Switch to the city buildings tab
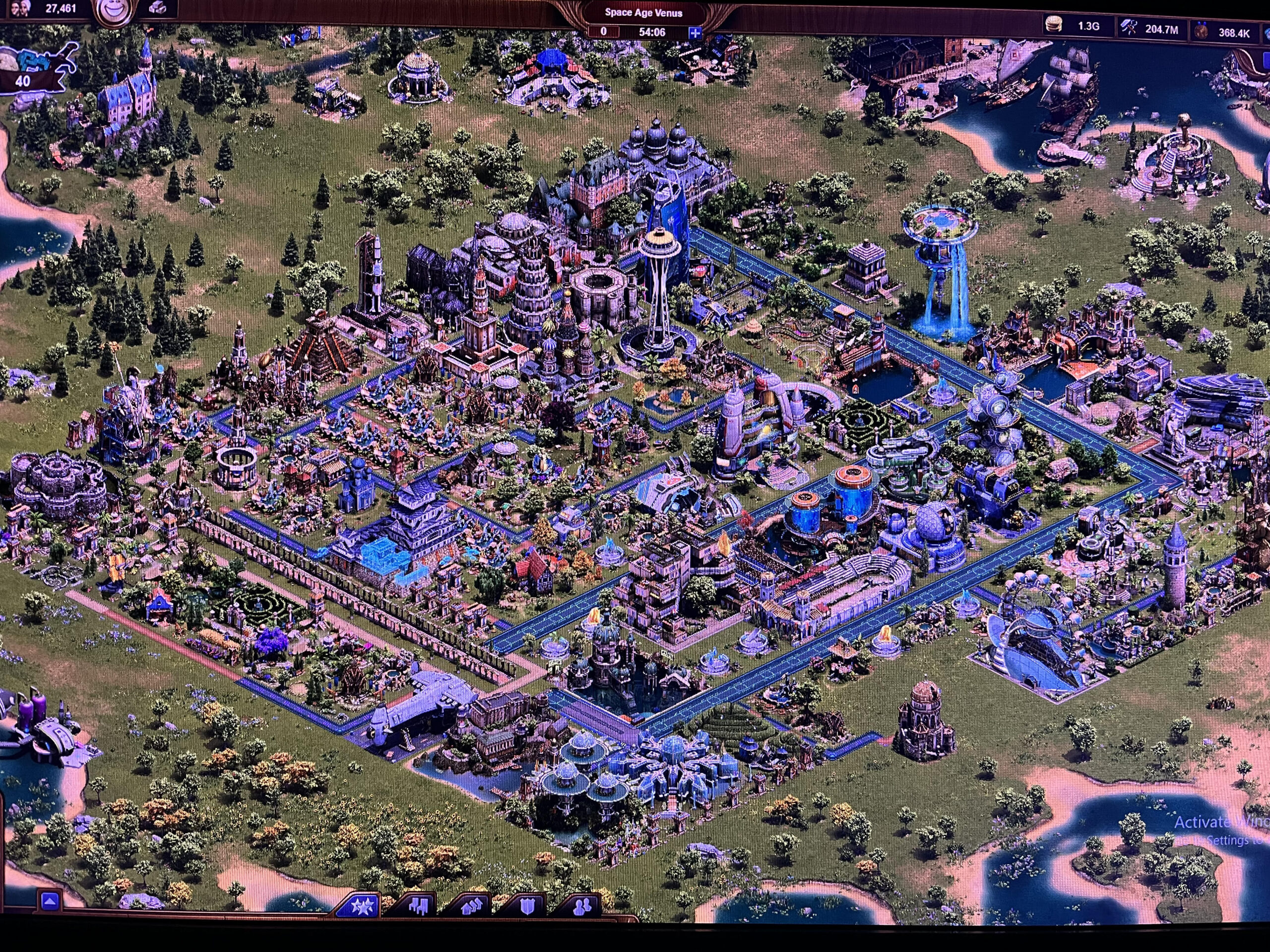 [418, 906]
